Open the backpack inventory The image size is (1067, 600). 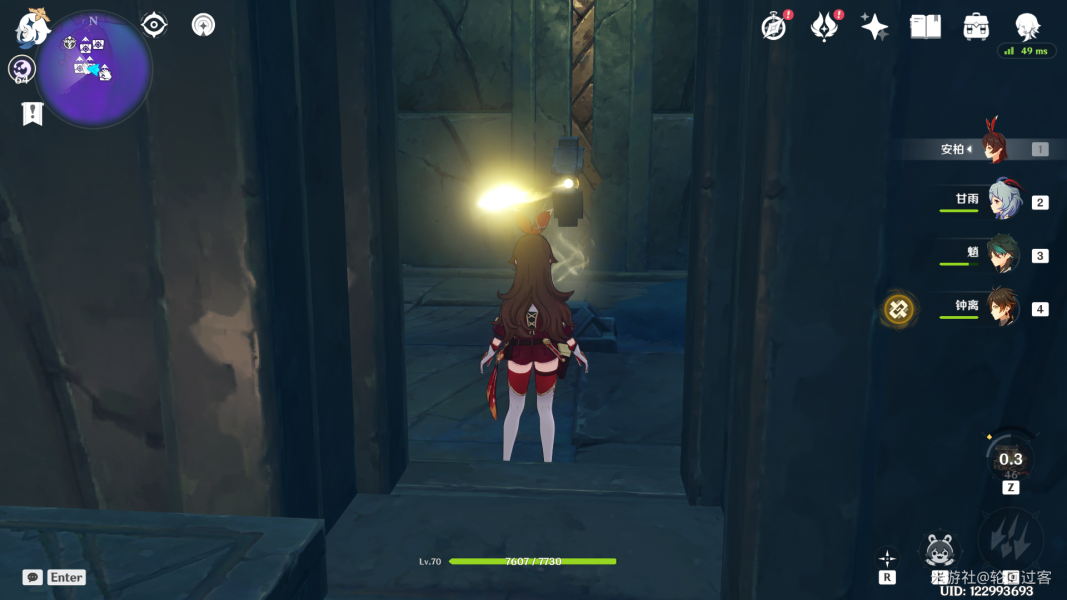[976, 27]
